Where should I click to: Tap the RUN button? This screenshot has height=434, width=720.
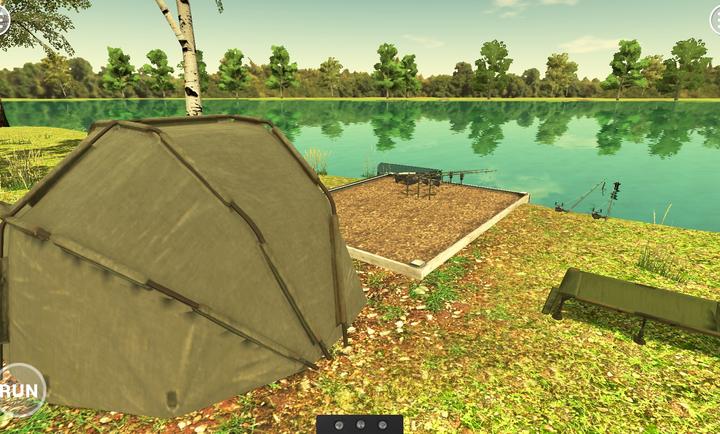tap(19, 390)
